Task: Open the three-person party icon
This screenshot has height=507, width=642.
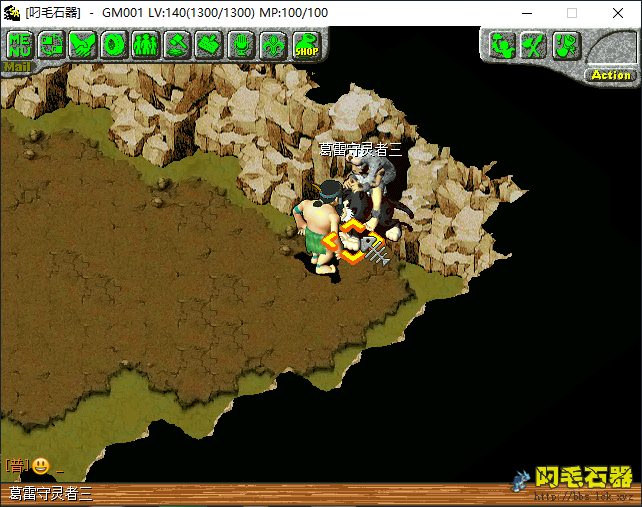Action: (145, 44)
